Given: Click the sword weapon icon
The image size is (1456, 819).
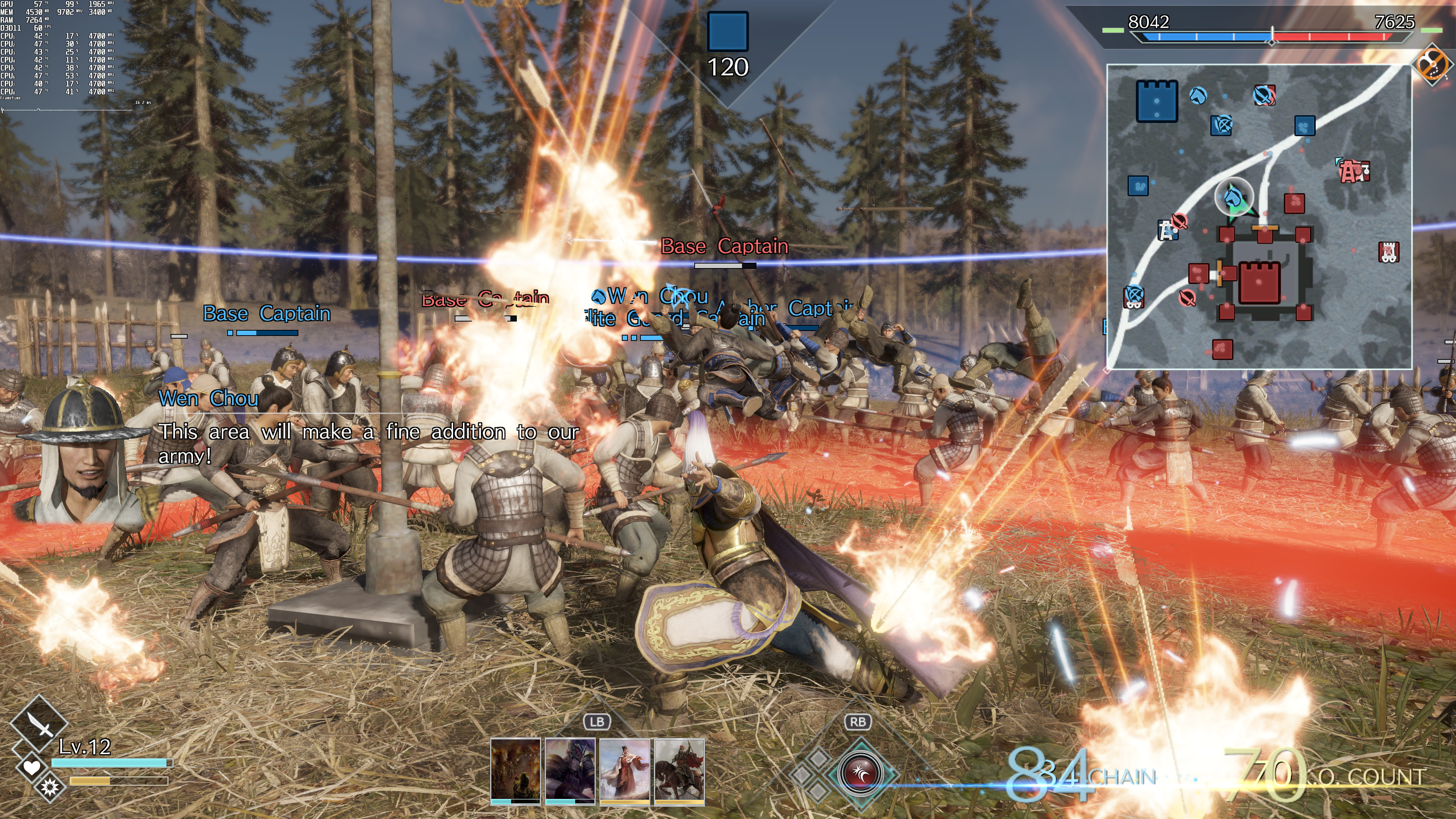Looking at the screenshot, I should point(39,723).
